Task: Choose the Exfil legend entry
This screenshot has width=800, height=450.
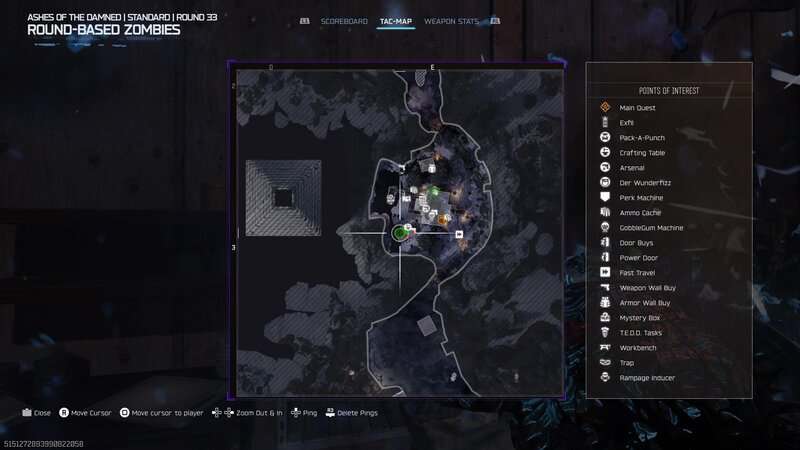Action: click(627, 122)
